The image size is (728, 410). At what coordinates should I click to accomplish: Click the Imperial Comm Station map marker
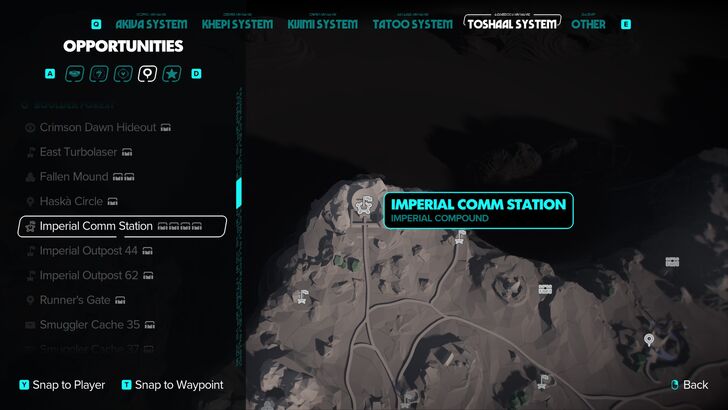tap(364, 205)
